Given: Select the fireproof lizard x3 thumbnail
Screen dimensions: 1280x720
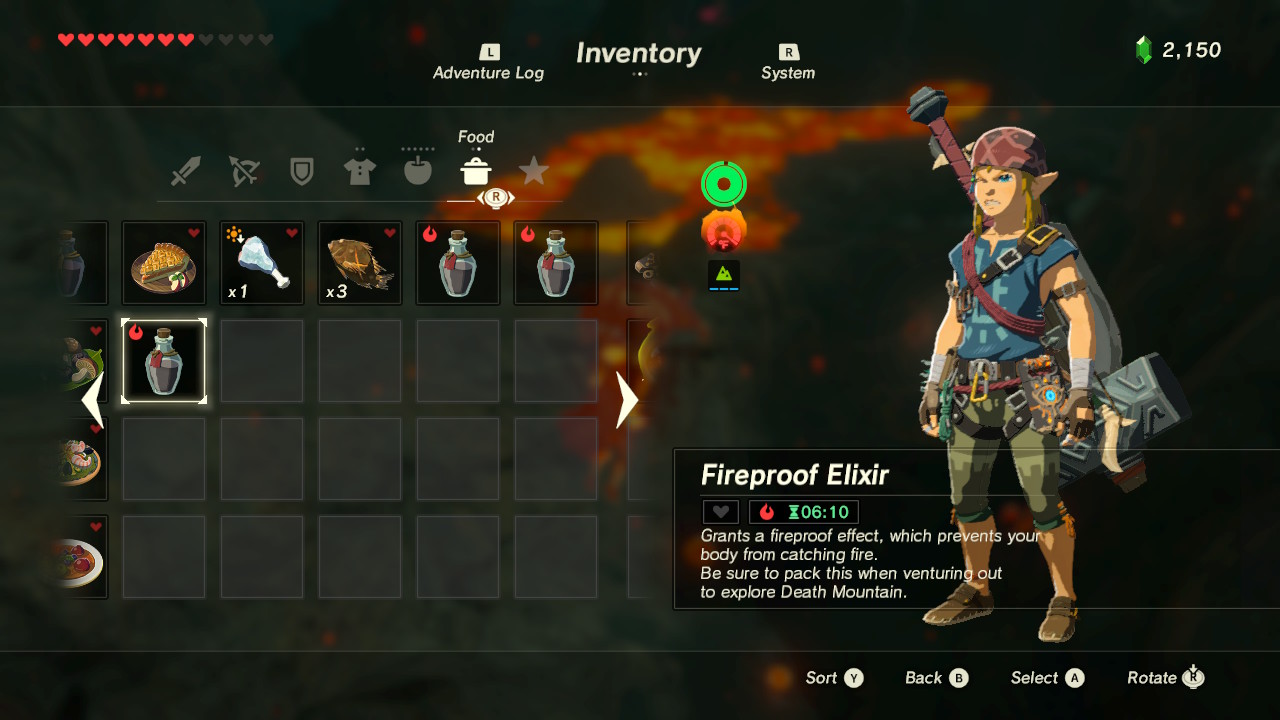Looking at the screenshot, I should coord(359,262).
